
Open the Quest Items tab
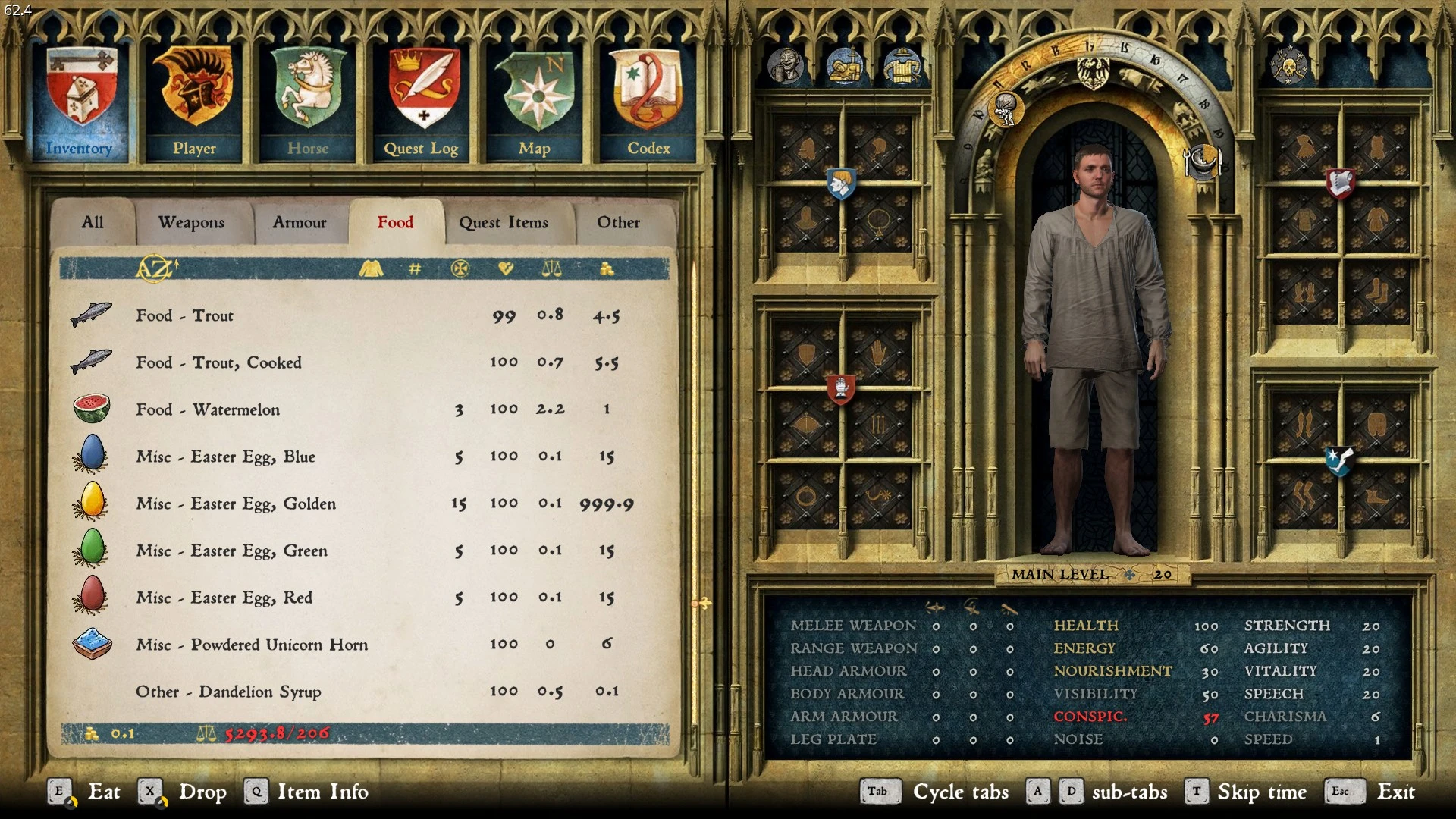tap(503, 222)
